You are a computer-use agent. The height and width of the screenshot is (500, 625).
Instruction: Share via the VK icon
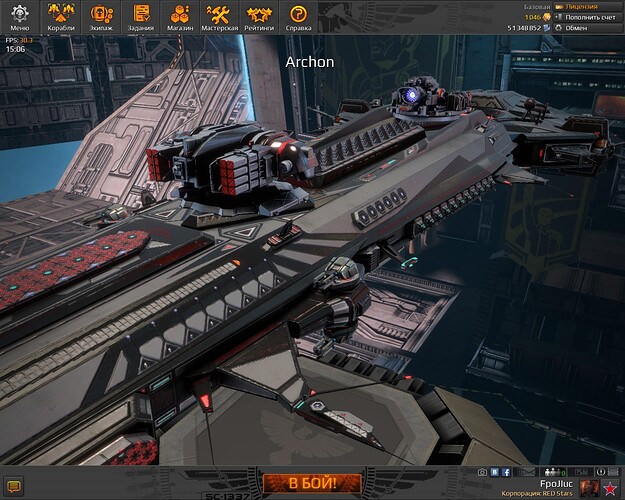494,472
